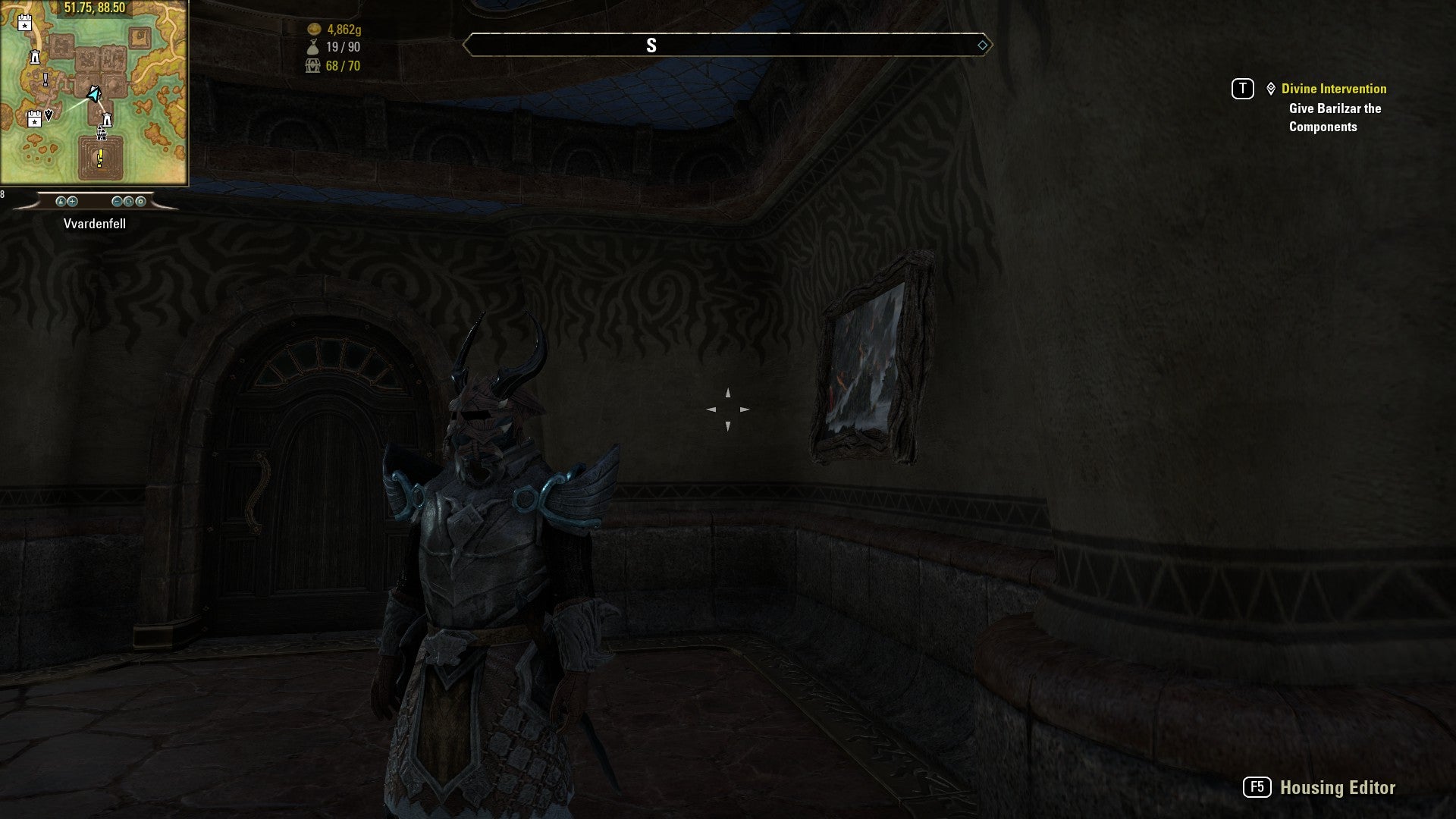1456x819 pixels.
Task: Click the second event star marker on minimap
Action: pos(35,121)
